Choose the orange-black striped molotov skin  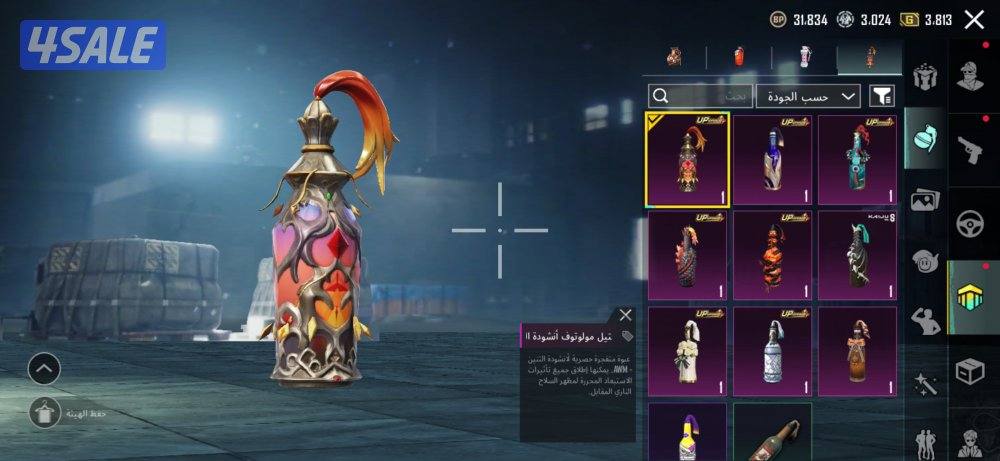(x=772, y=255)
